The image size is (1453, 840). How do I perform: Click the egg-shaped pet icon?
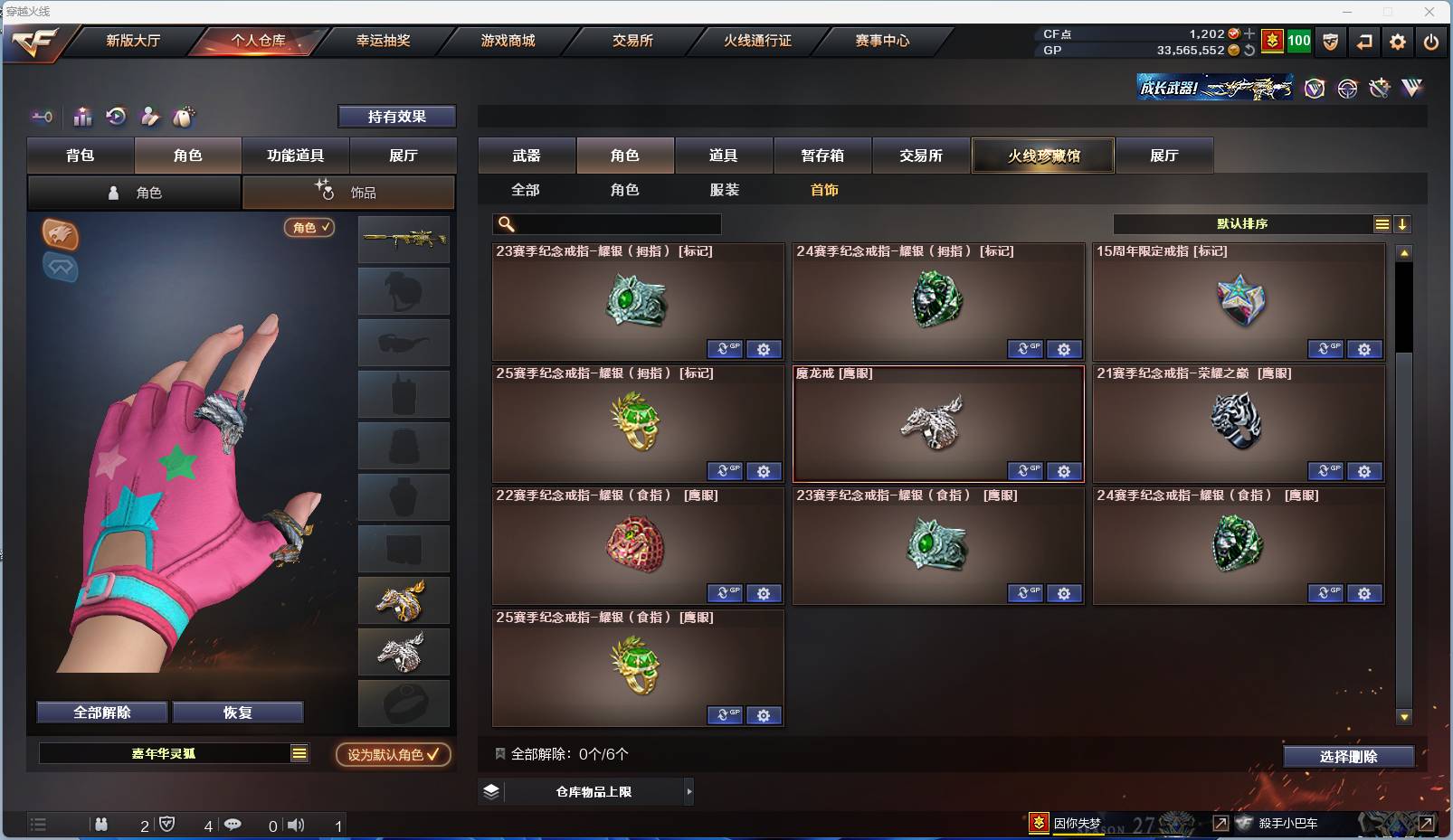coord(182,116)
